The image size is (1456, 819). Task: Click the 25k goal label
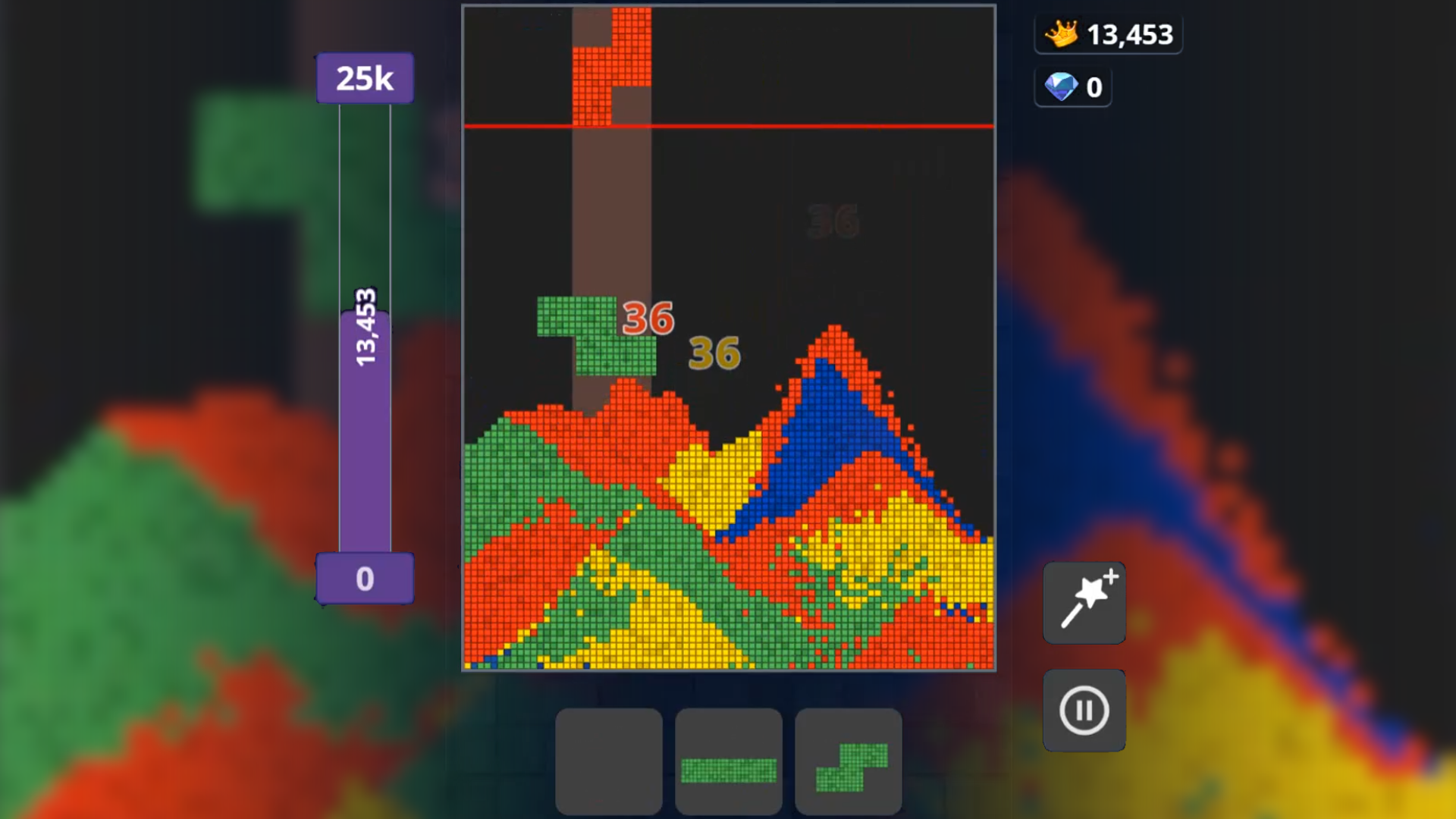(x=365, y=76)
